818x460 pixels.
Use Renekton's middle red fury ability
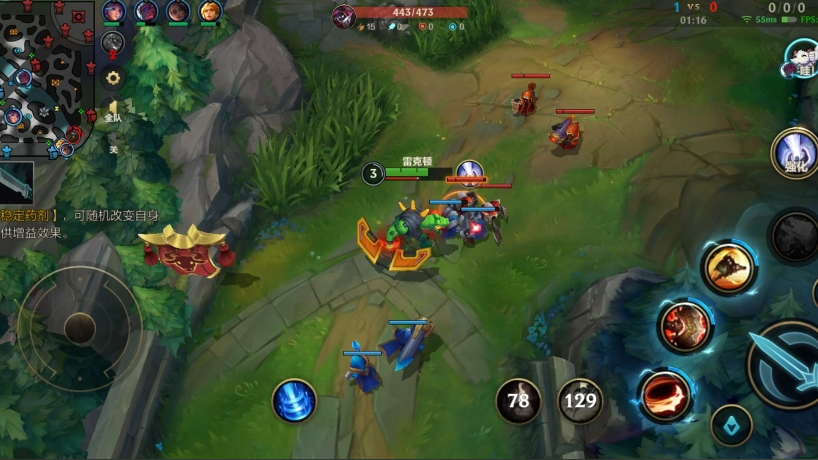[x=686, y=325]
